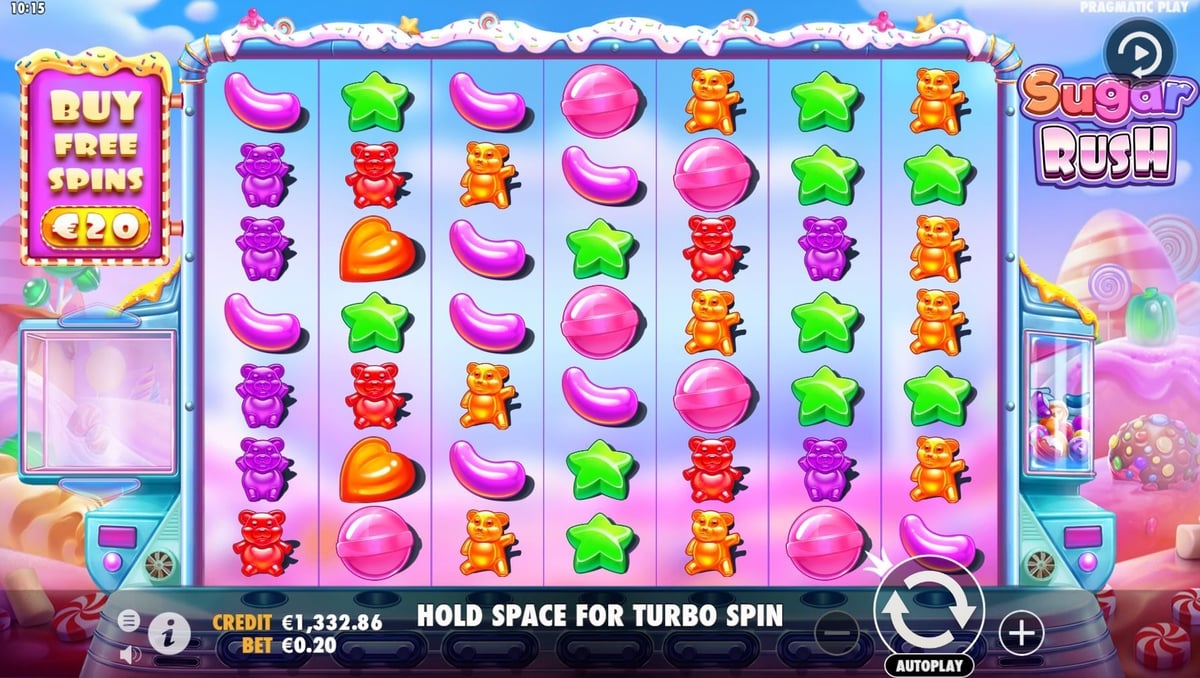Screen dimensions: 1200x678
Task: Decrease the bet with the minus button
Action: [836, 632]
